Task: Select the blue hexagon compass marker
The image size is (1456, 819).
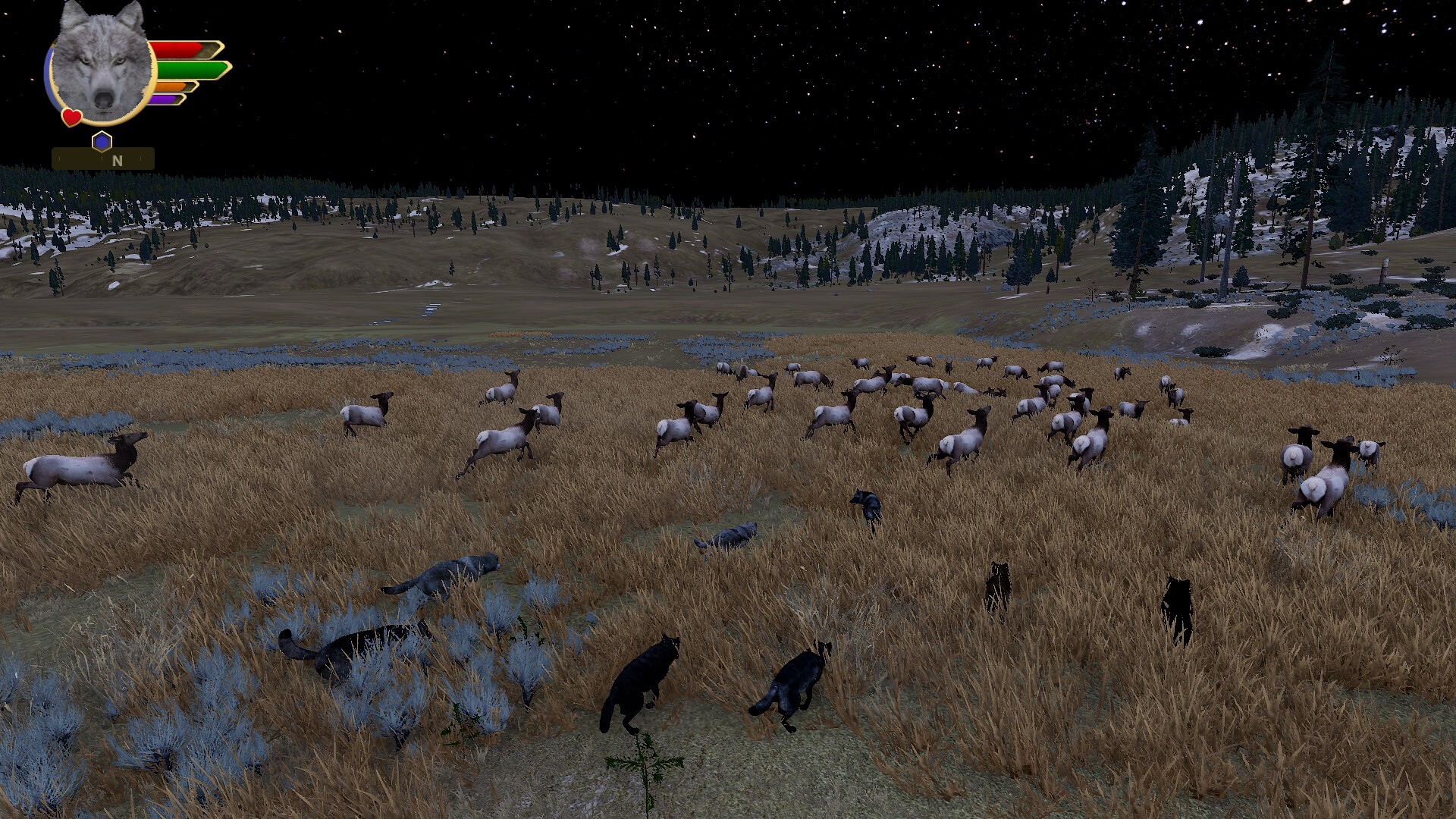Action: pyautogui.click(x=102, y=141)
